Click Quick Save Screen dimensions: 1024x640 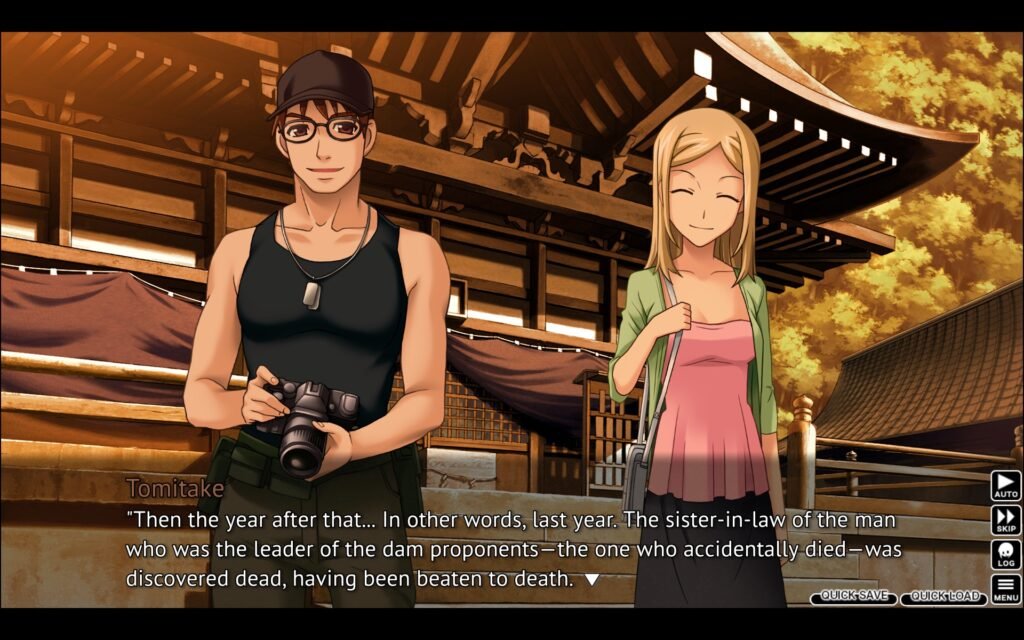pos(853,597)
